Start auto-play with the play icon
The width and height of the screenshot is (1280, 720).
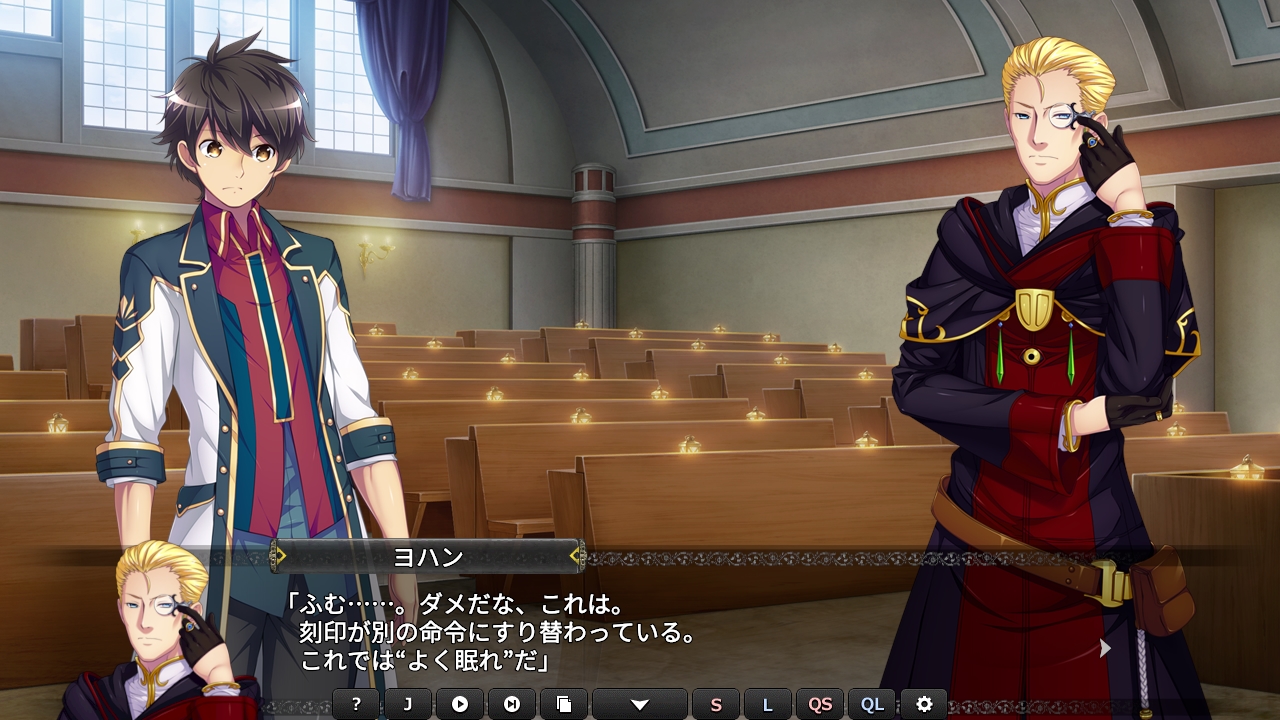(460, 704)
